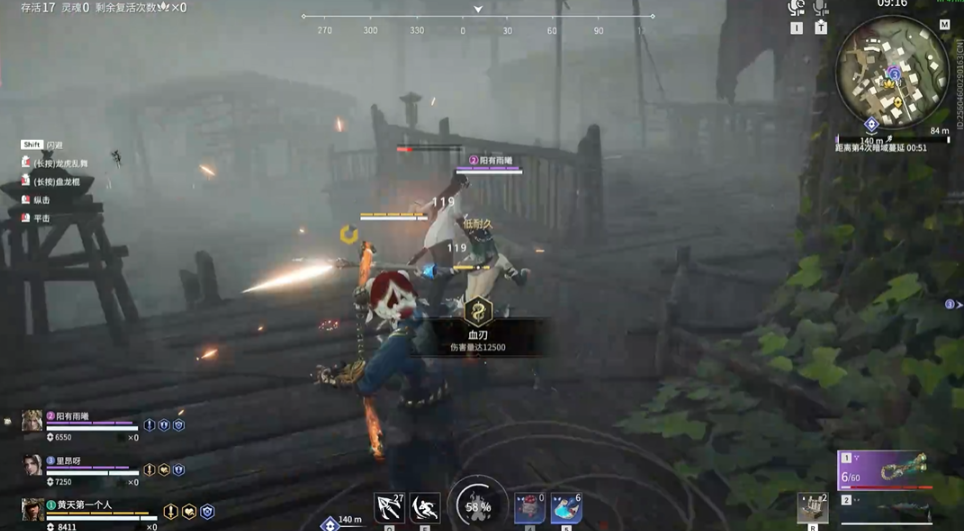Image resolution: width=965 pixels, height=531 pixels.
Task: Click the circular 58% ultimate gauge
Action: (x=477, y=506)
